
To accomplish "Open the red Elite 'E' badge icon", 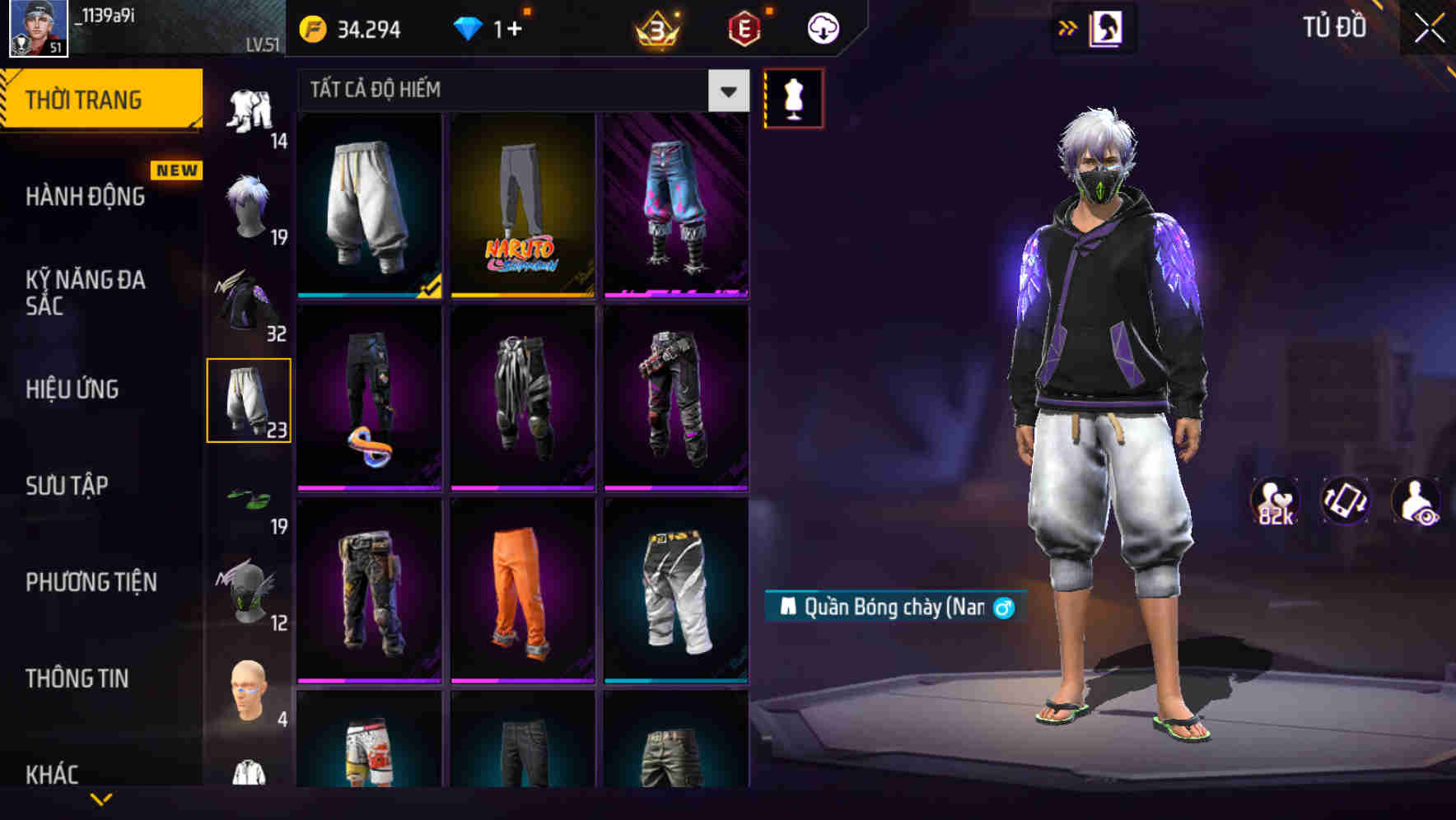I will [x=746, y=27].
